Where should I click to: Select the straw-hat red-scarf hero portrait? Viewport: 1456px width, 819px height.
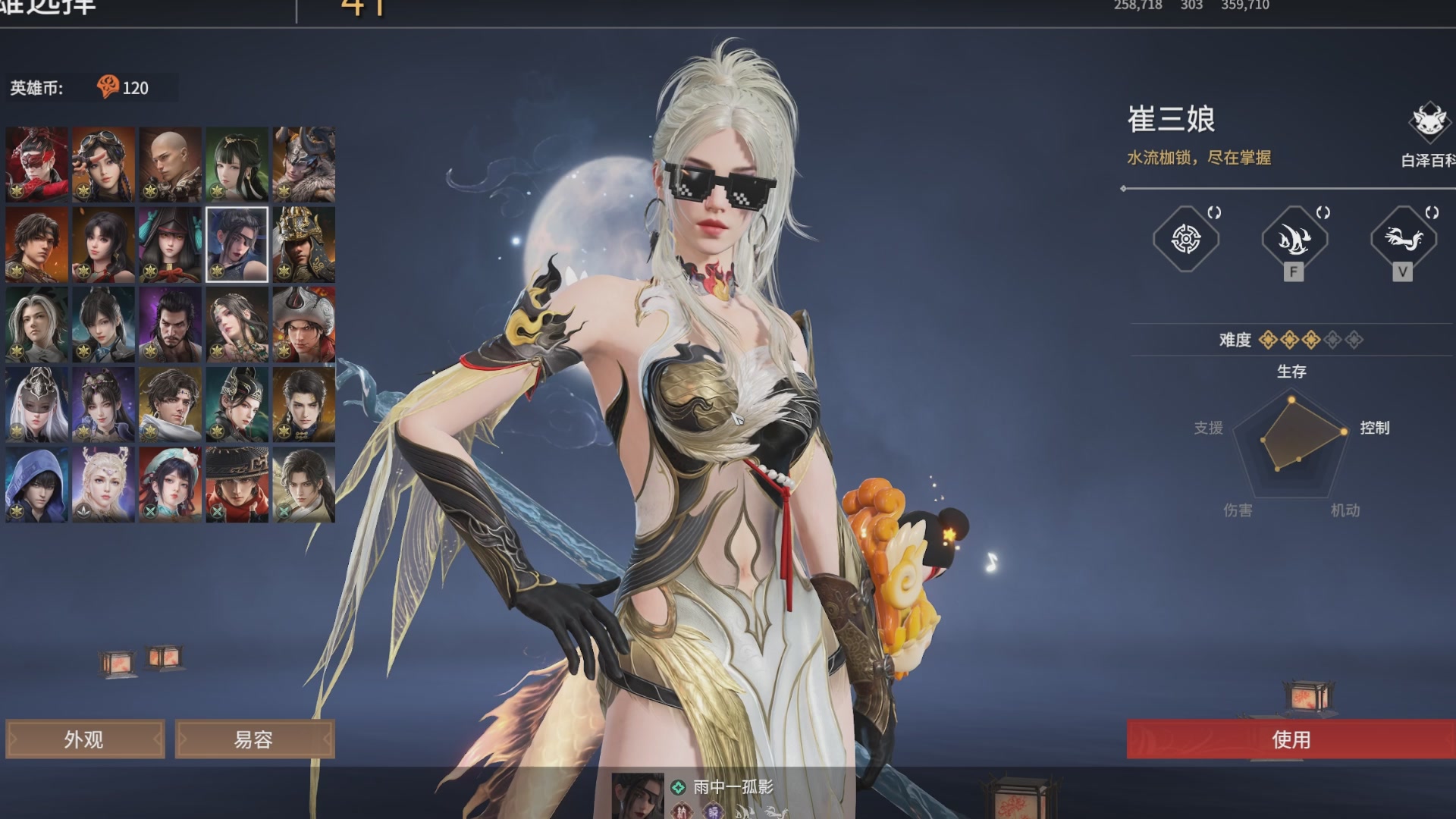pos(237,484)
